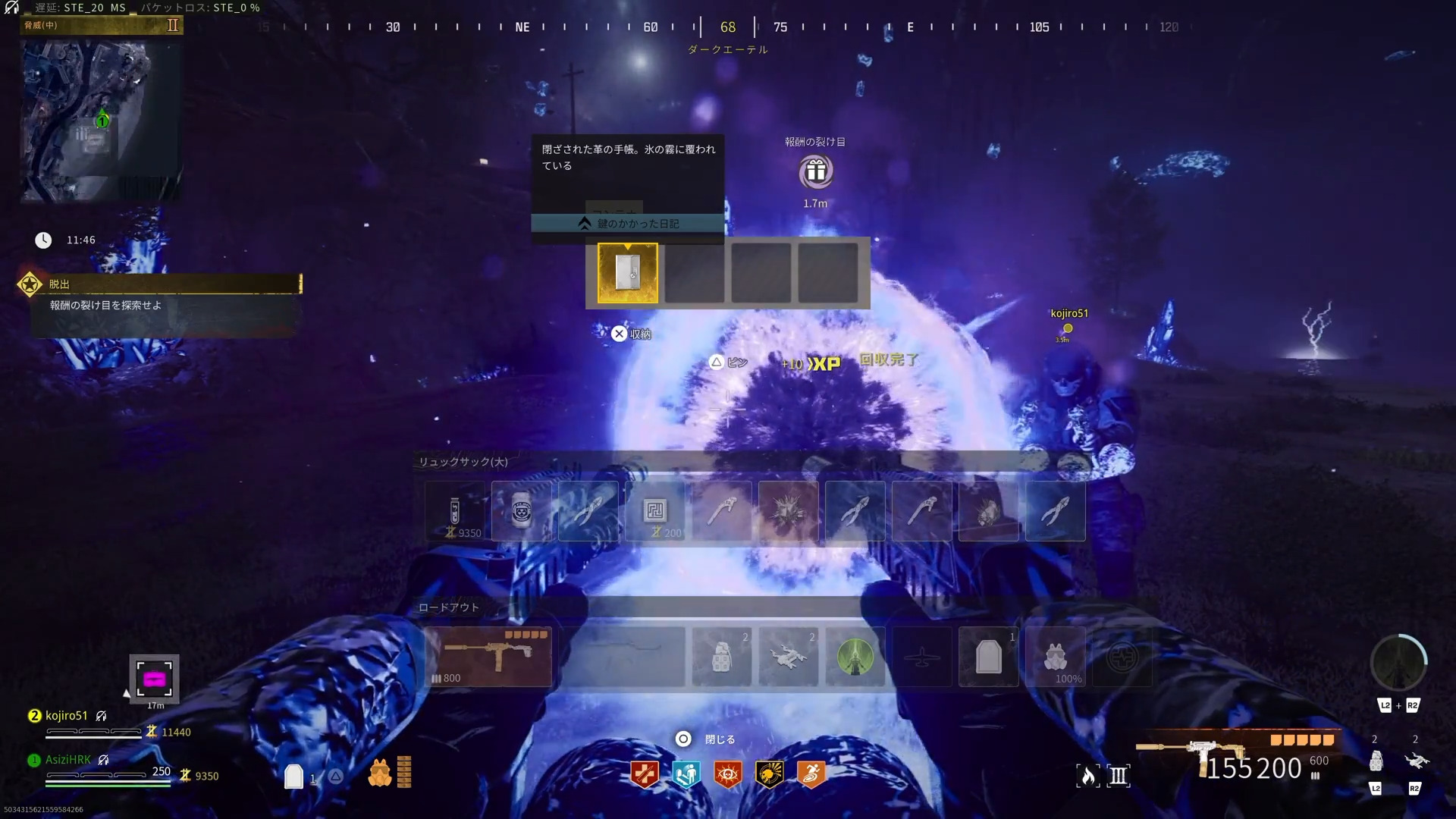
Task: Choose the armor plate slot
Action: point(989,657)
